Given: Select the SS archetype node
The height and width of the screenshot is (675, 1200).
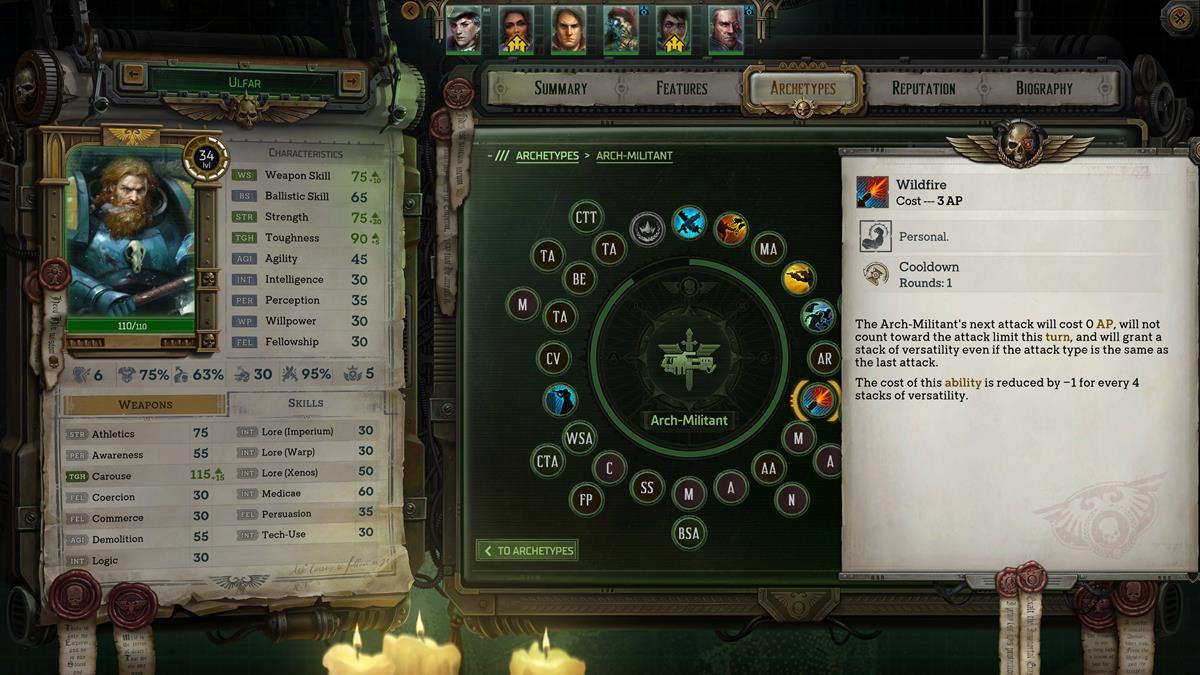Looking at the screenshot, I should pos(647,487).
